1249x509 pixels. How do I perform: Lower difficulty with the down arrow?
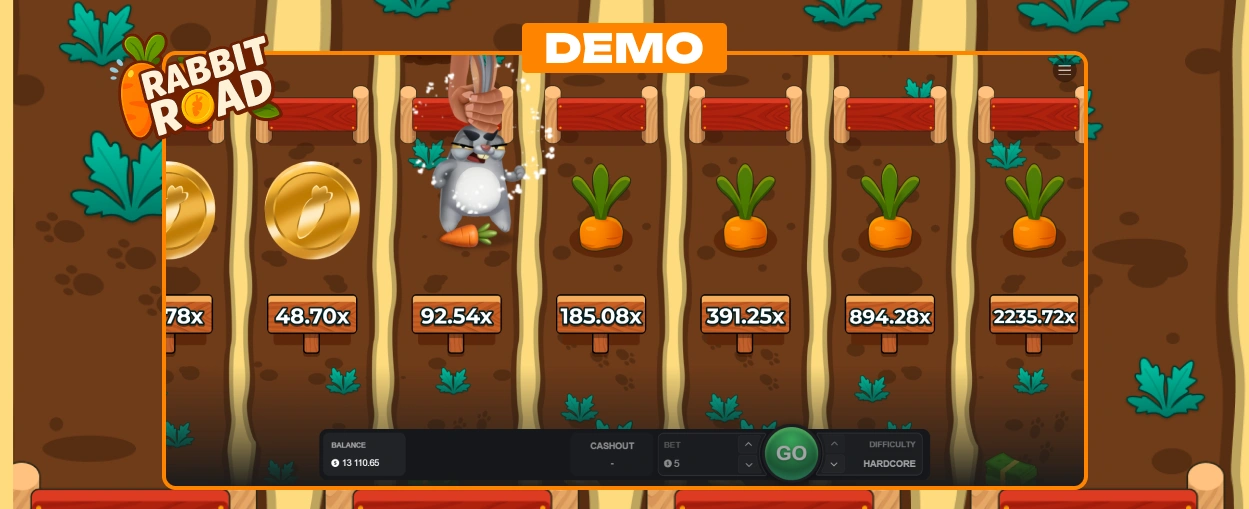pyautogui.click(x=834, y=464)
